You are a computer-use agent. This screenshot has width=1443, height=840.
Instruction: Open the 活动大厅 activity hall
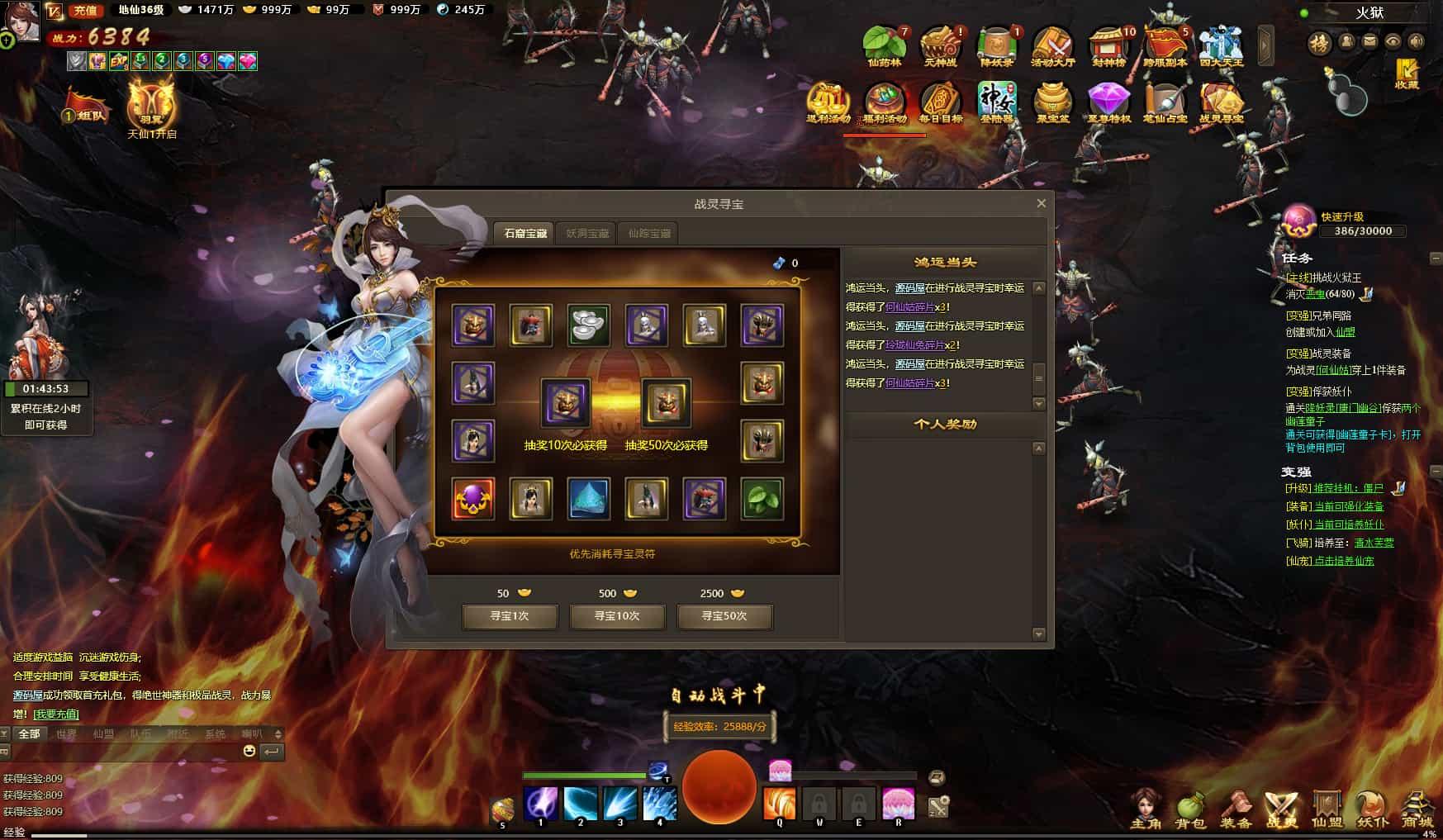click(1052, 47)
